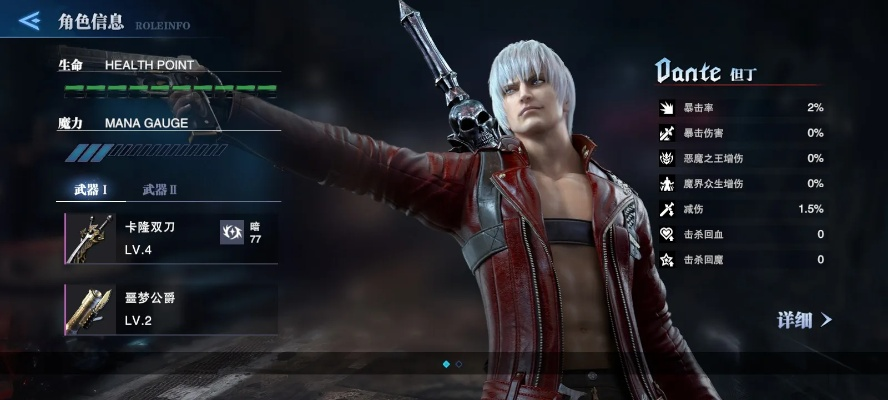Click the dark element icon showing 77
The image size is (888, 400).
232,233
